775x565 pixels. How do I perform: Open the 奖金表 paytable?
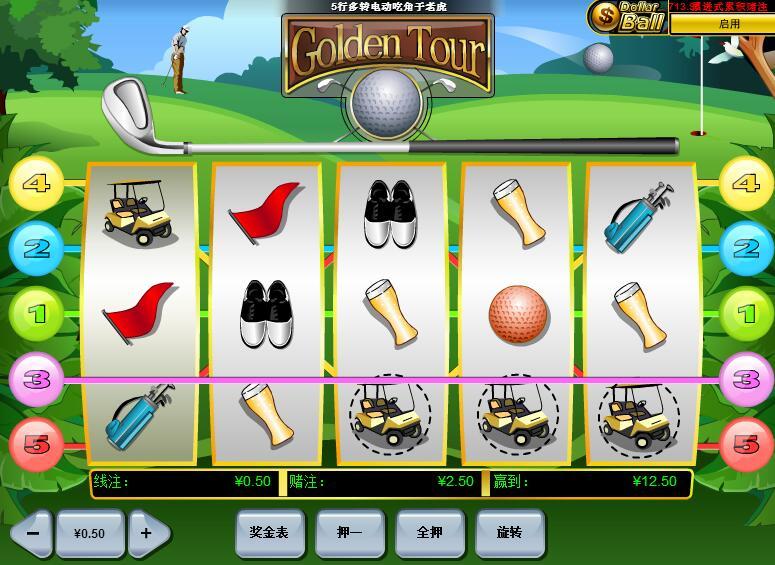click(269, 533)
